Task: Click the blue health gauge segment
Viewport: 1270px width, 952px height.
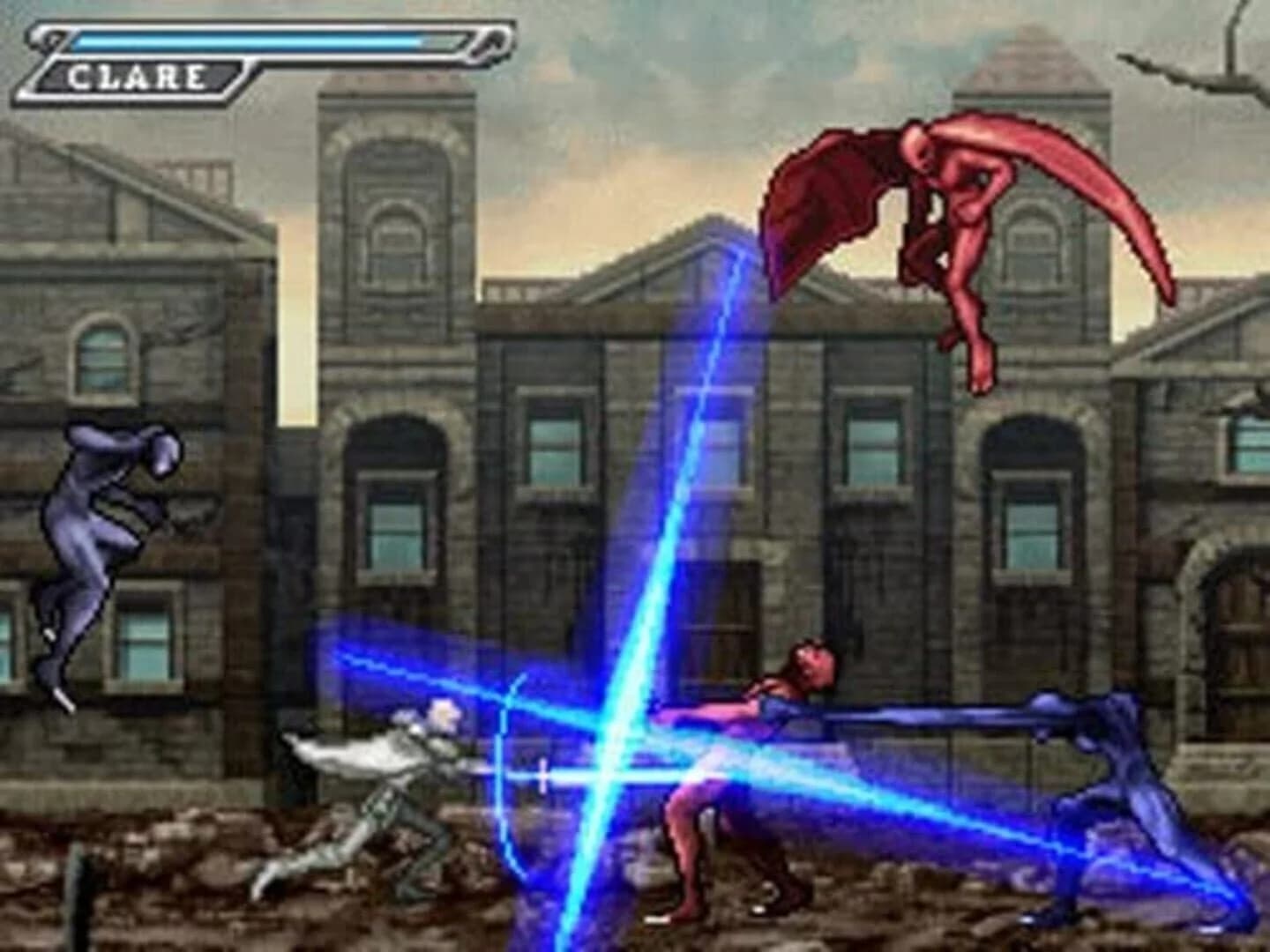Action: pyautogui.click(x=247, y=41)
